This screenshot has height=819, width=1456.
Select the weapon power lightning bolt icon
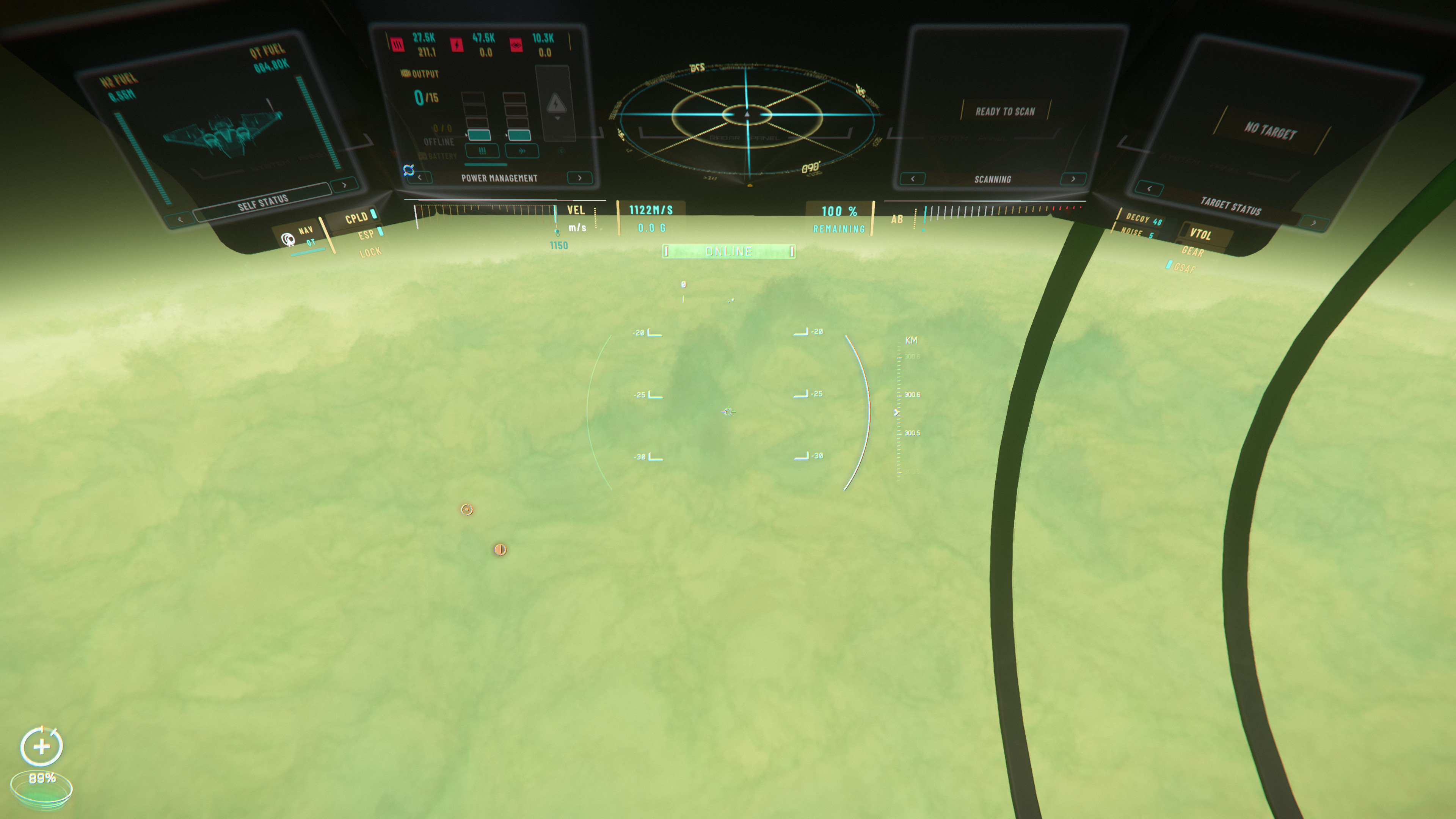pos(457,45)
